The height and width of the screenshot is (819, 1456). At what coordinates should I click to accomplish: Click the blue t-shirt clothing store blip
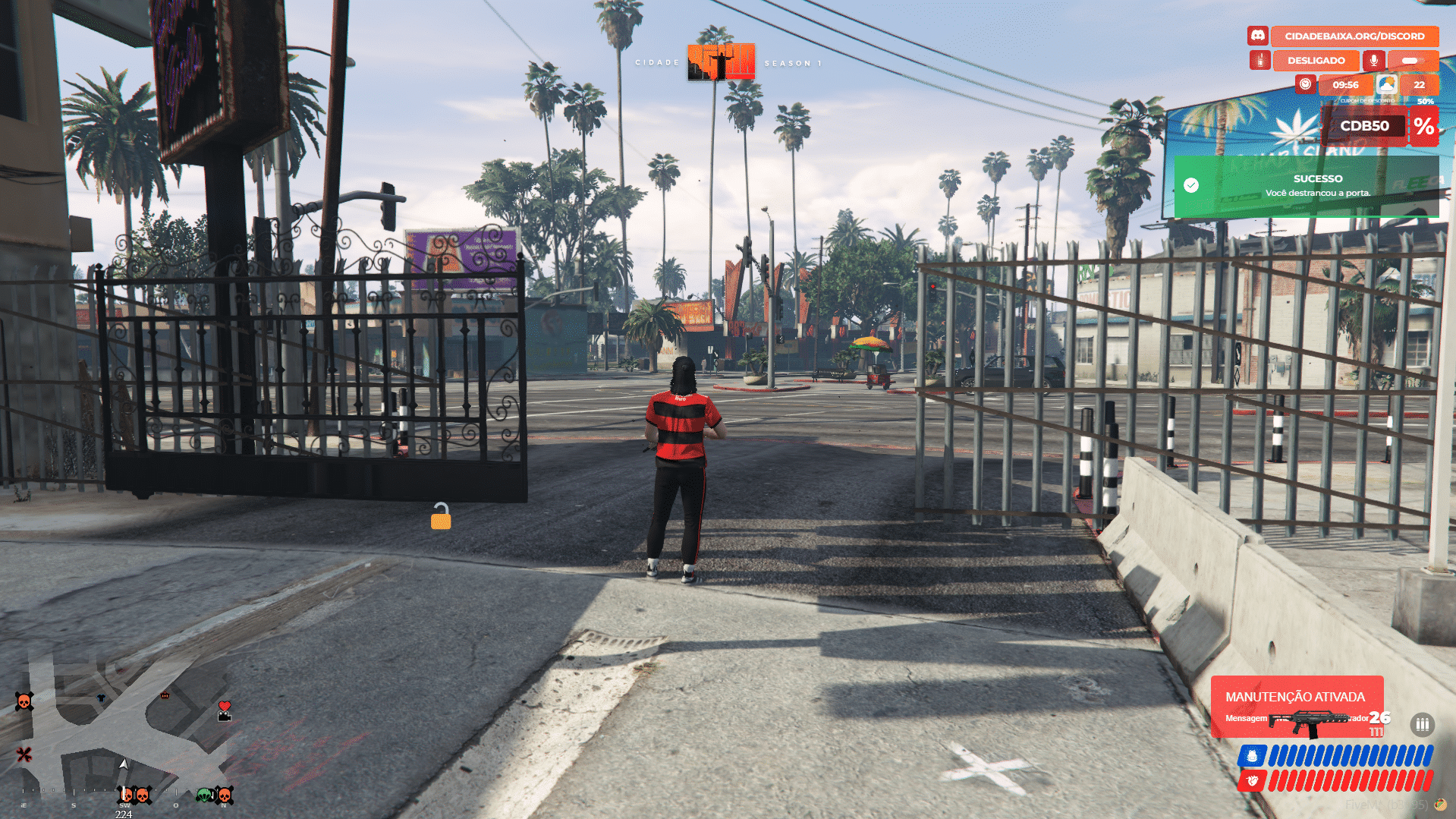click(101, 698)
